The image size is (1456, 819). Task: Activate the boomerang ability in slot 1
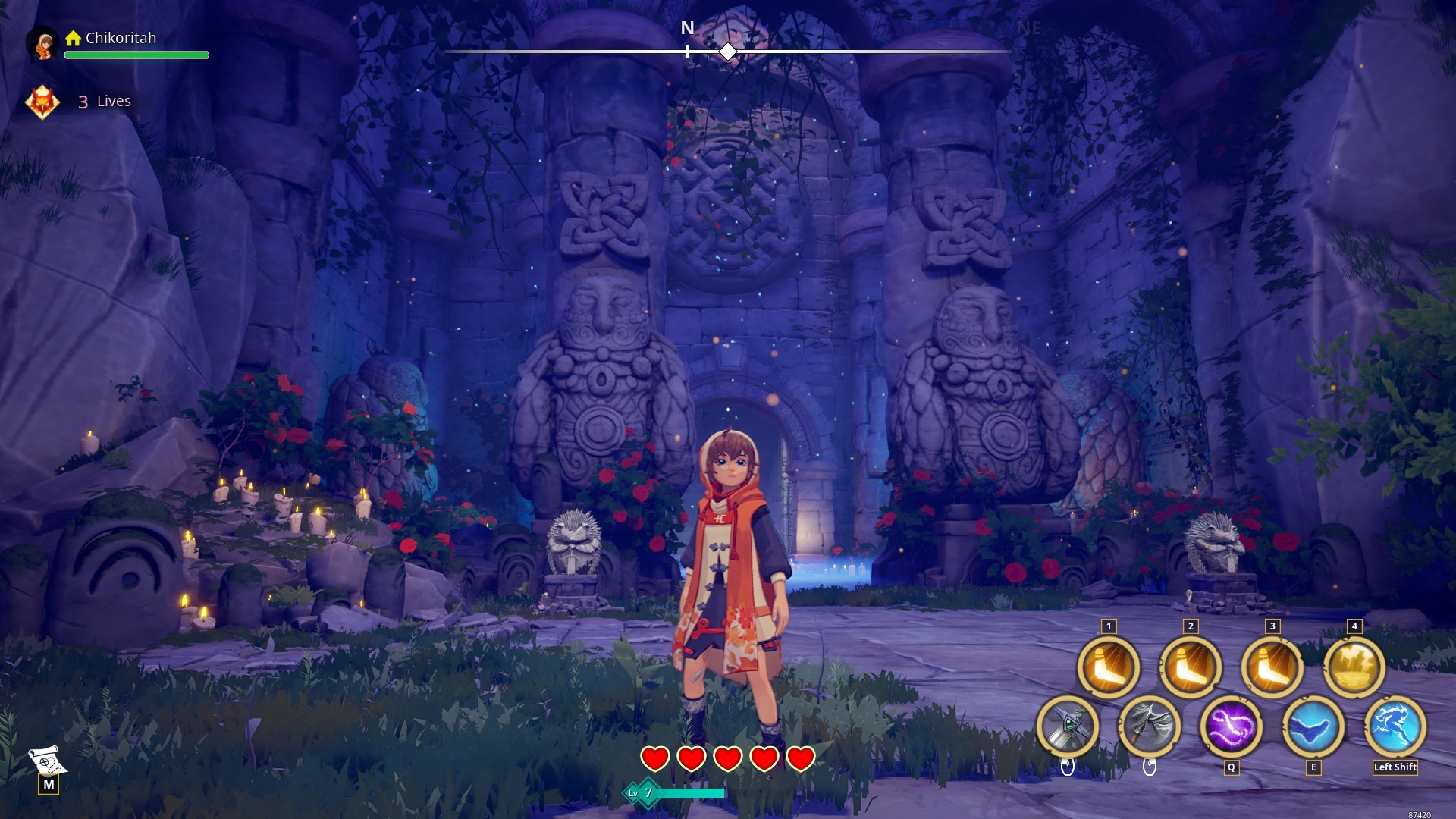click(x=1109, y=667)
